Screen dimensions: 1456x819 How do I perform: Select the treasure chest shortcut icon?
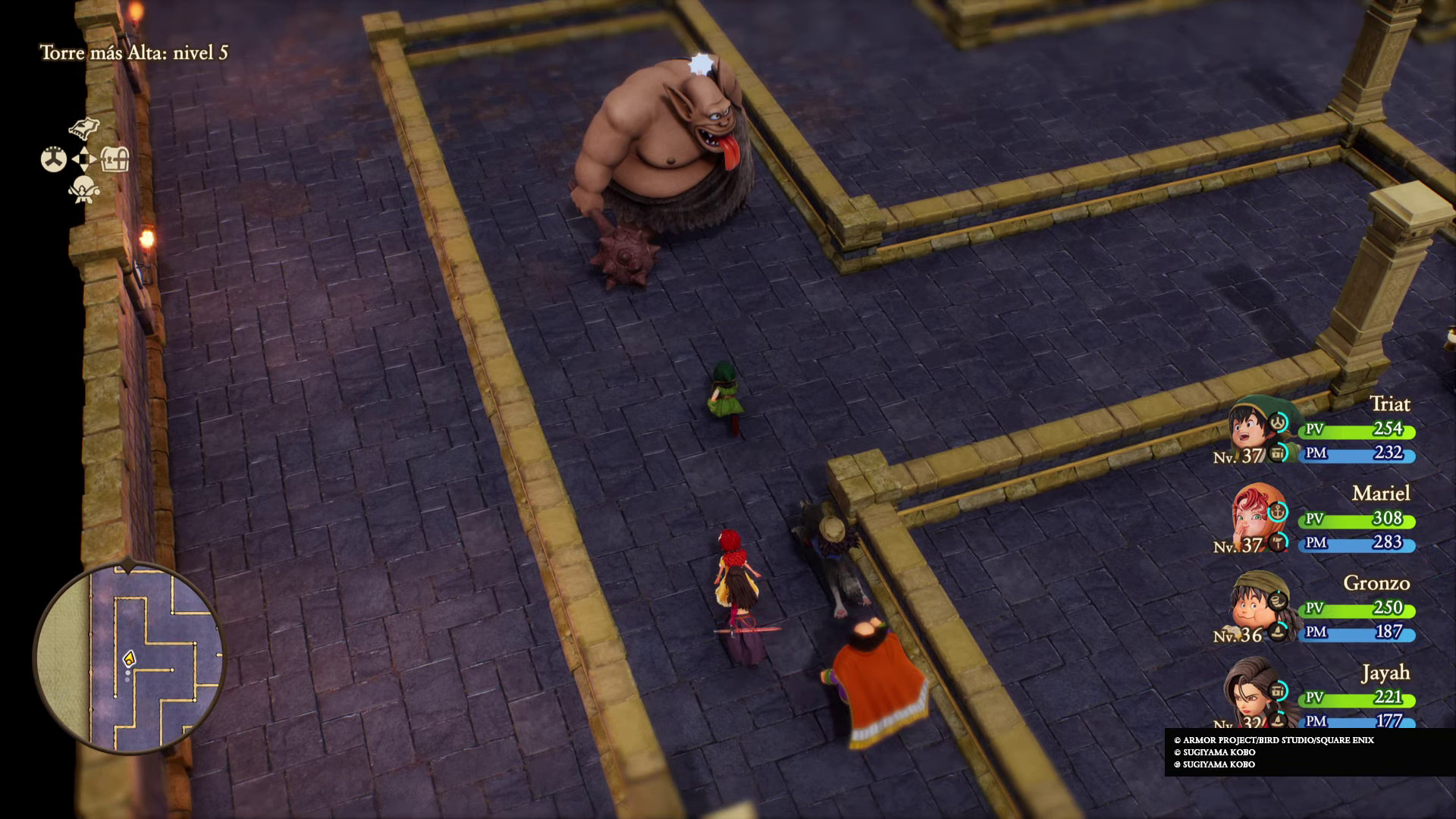pos(115,159)
